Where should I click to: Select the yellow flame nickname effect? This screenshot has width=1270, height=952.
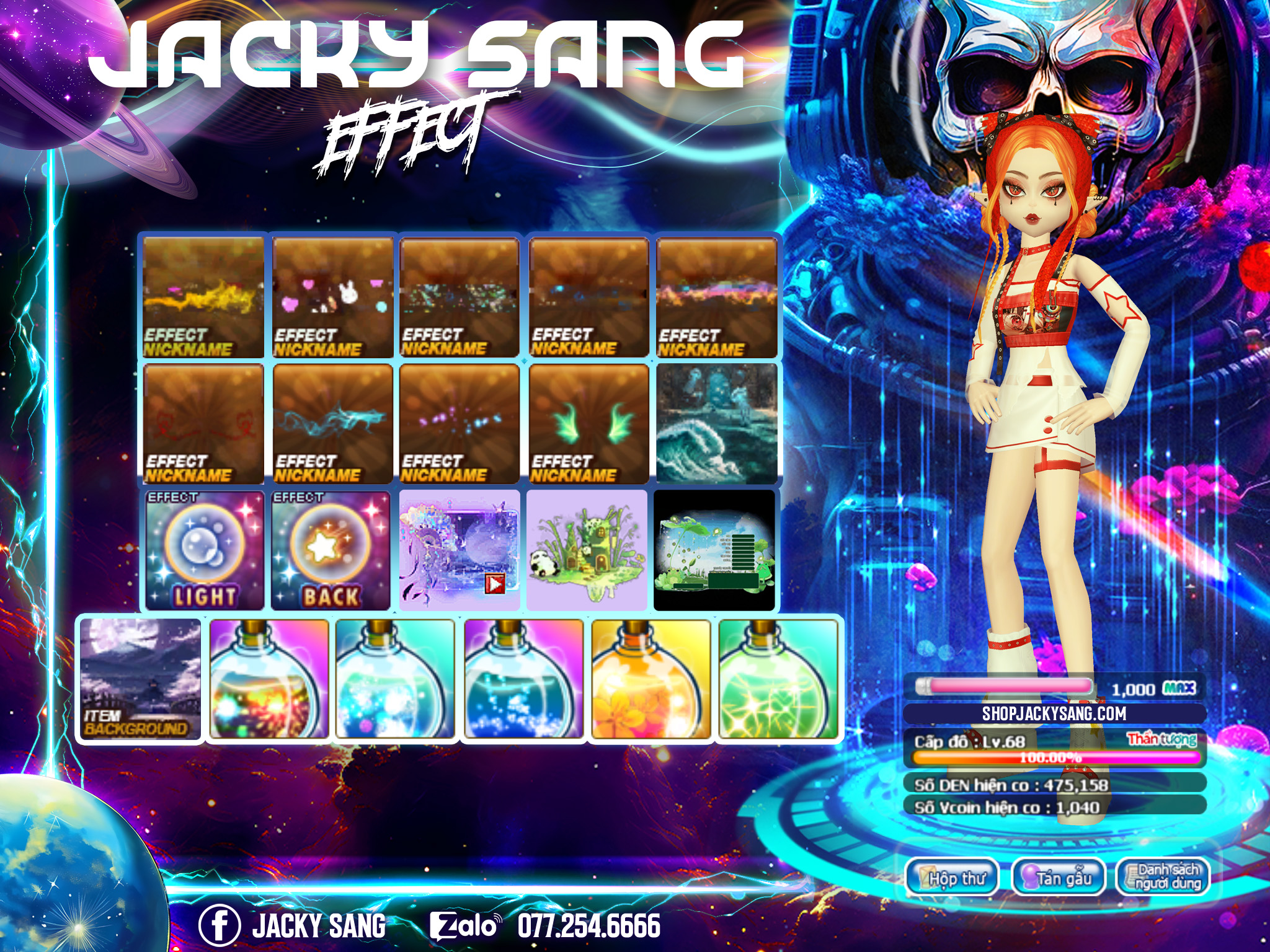(x=203, y=297)
